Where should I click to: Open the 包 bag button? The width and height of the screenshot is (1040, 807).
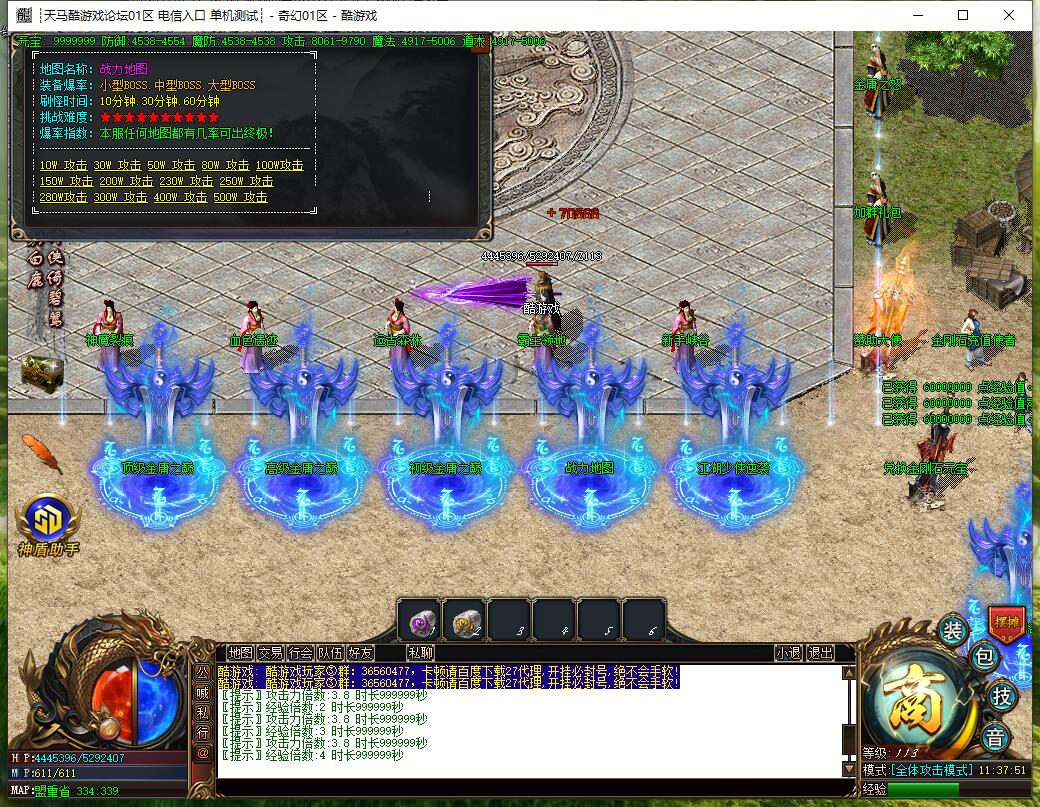(984, 658)
